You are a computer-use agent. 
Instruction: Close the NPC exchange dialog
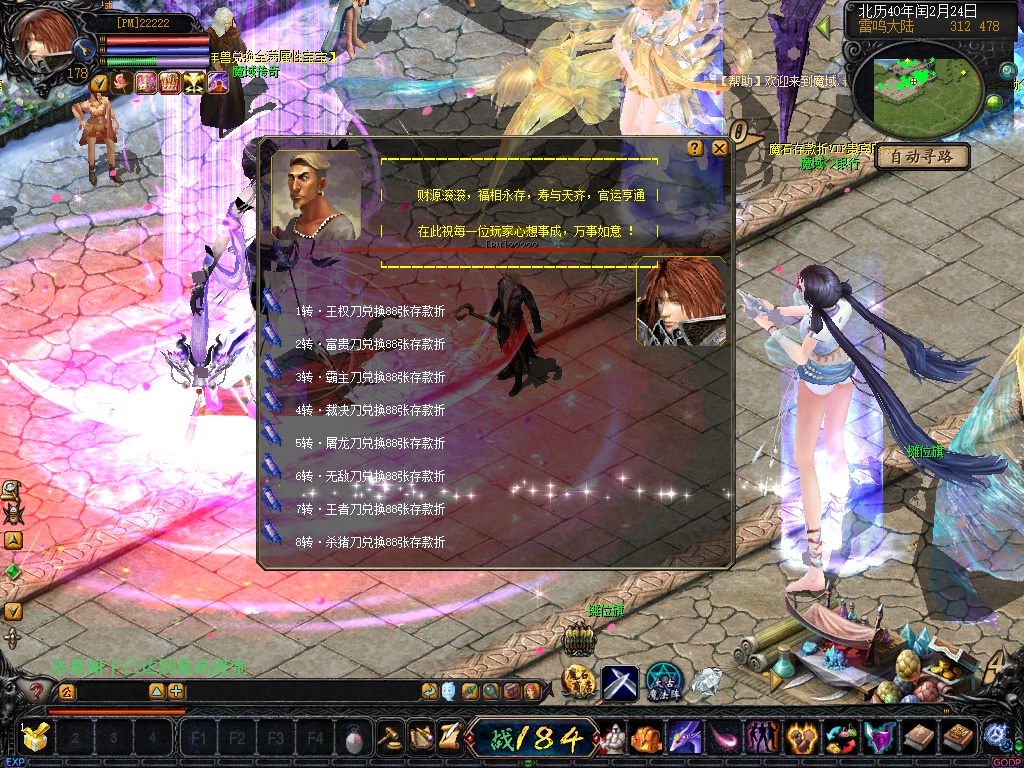pyautogui.click(x=719, y=148)
